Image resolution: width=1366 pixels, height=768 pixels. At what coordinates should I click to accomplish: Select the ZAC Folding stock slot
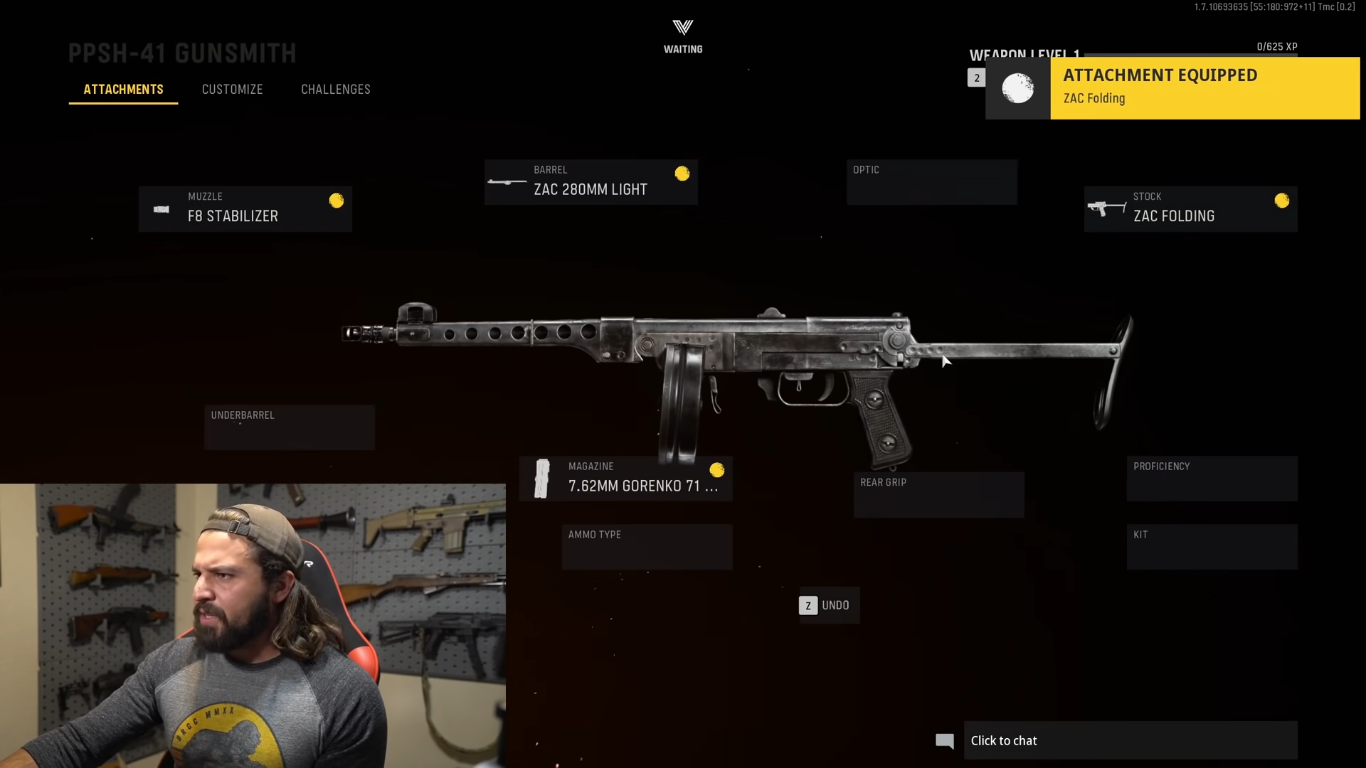[1190, 208]
